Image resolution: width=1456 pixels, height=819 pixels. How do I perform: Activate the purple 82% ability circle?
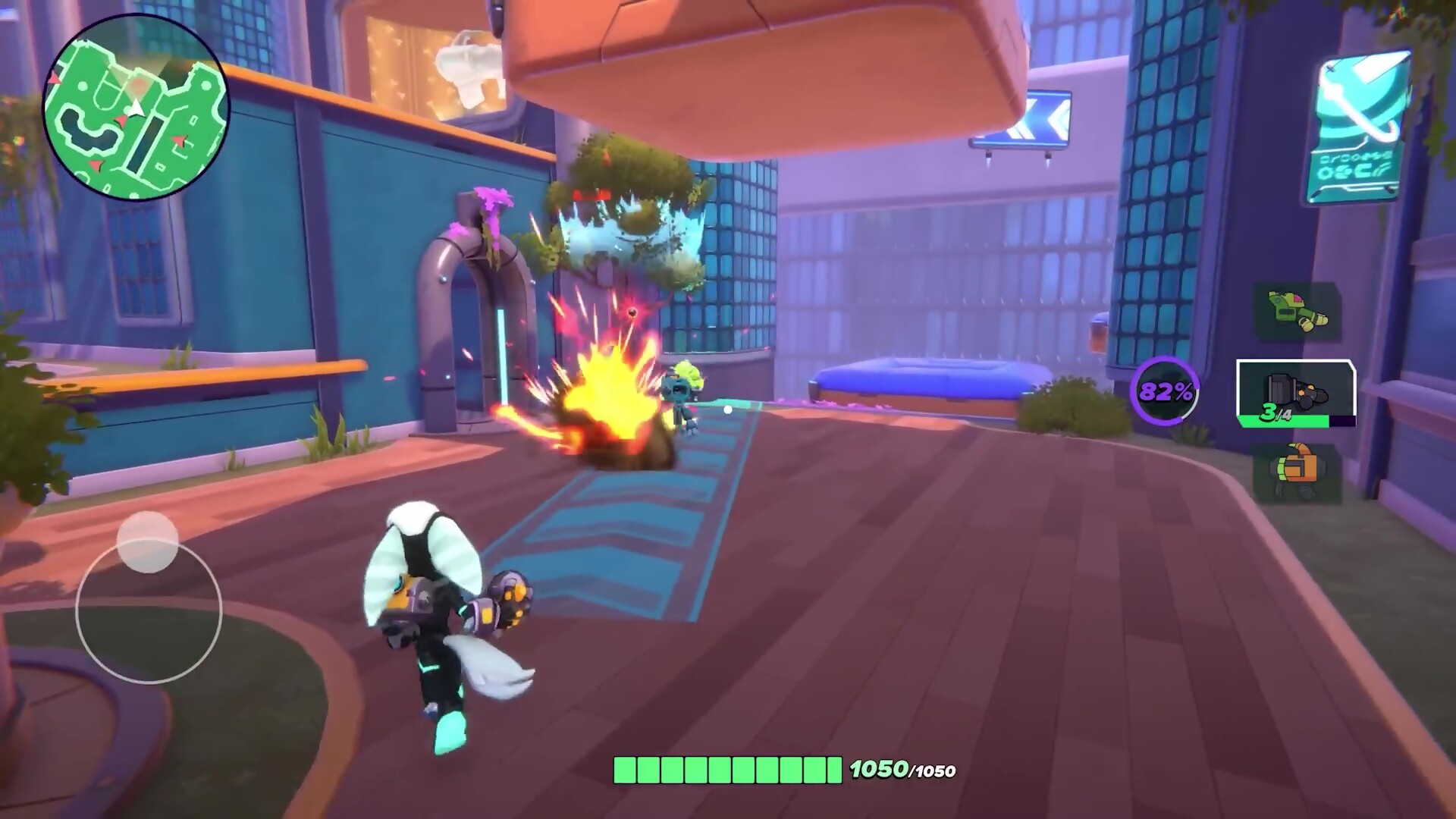[1165, 391]
